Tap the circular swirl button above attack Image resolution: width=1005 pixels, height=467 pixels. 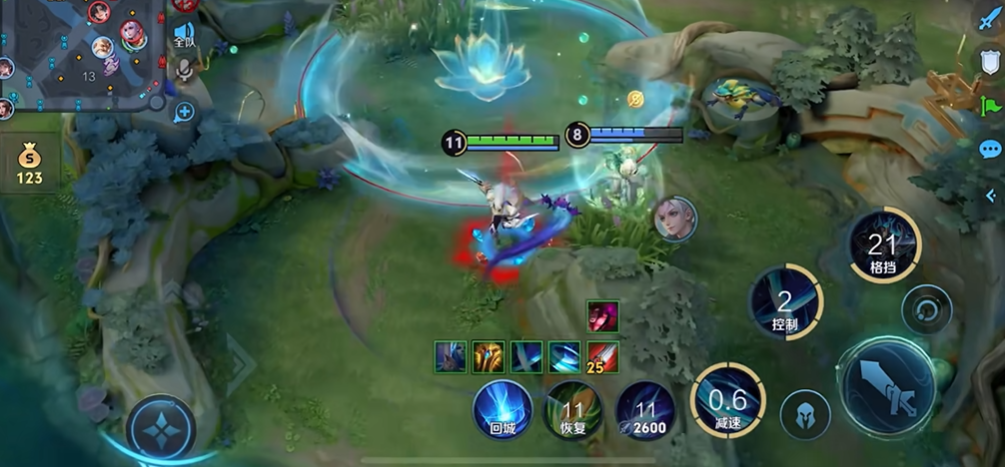(926, 309)
